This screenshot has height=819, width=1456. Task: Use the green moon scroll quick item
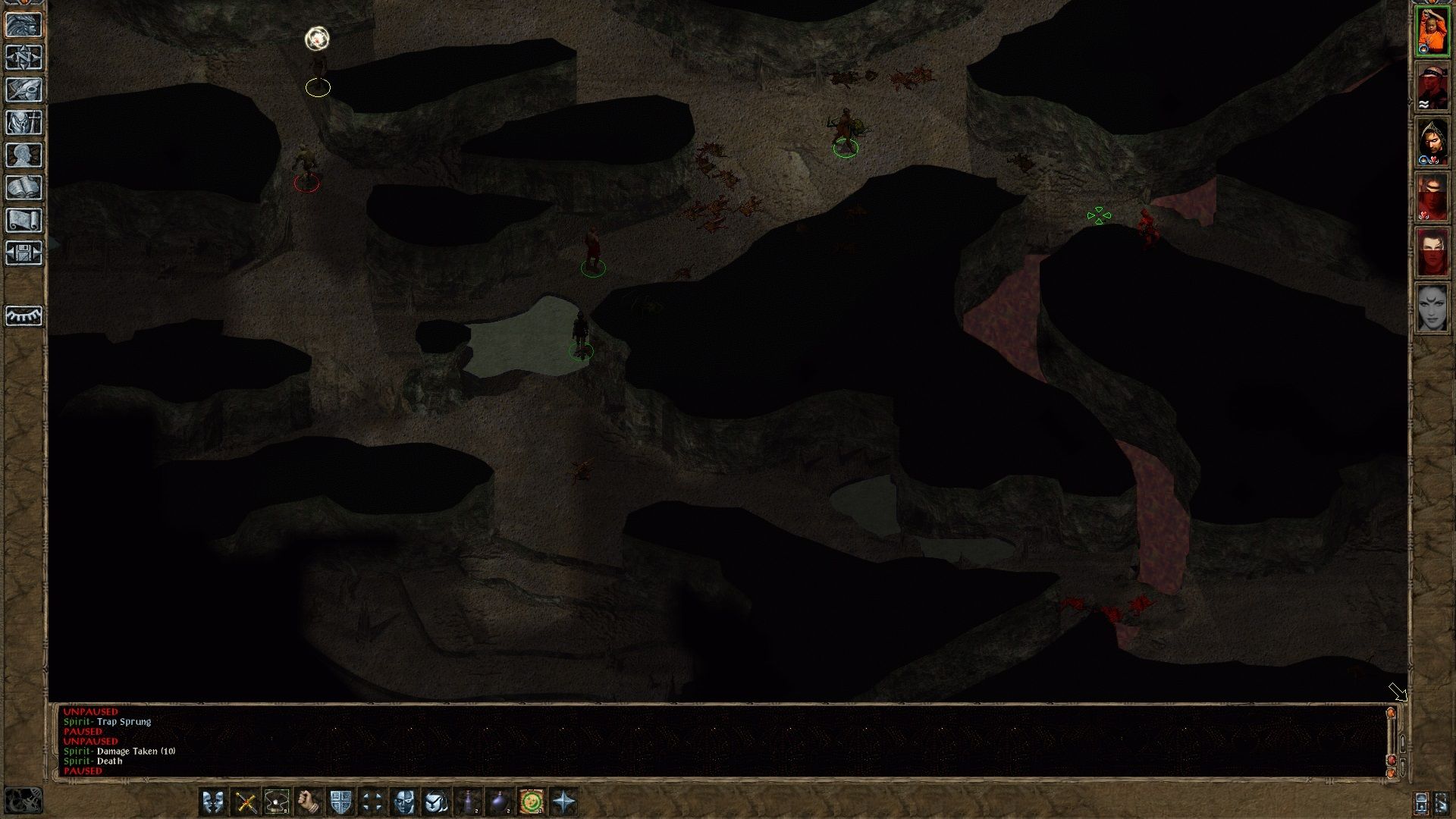click(532, 802)
